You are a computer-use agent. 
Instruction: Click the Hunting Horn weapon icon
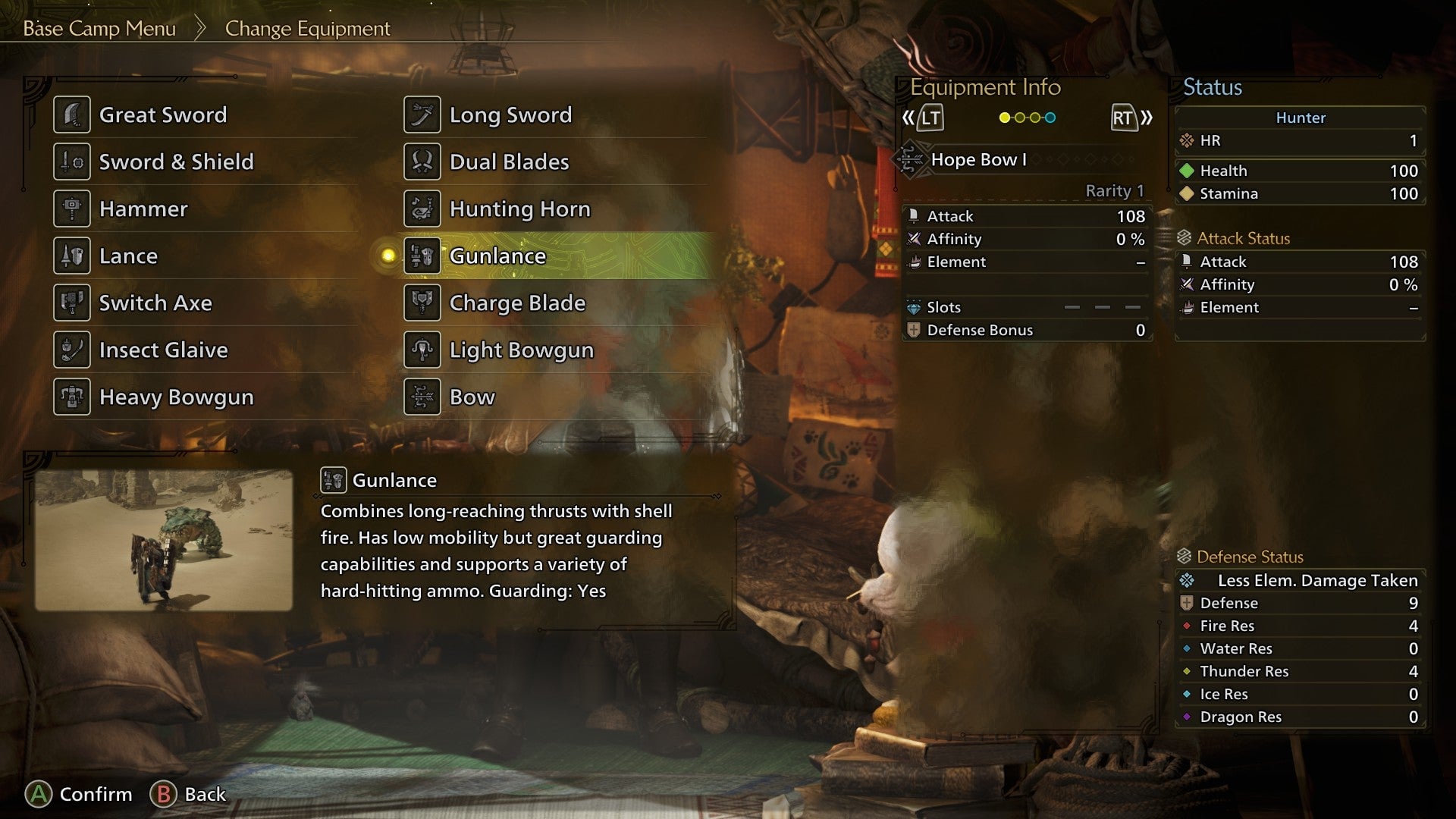tap(422, 209)
